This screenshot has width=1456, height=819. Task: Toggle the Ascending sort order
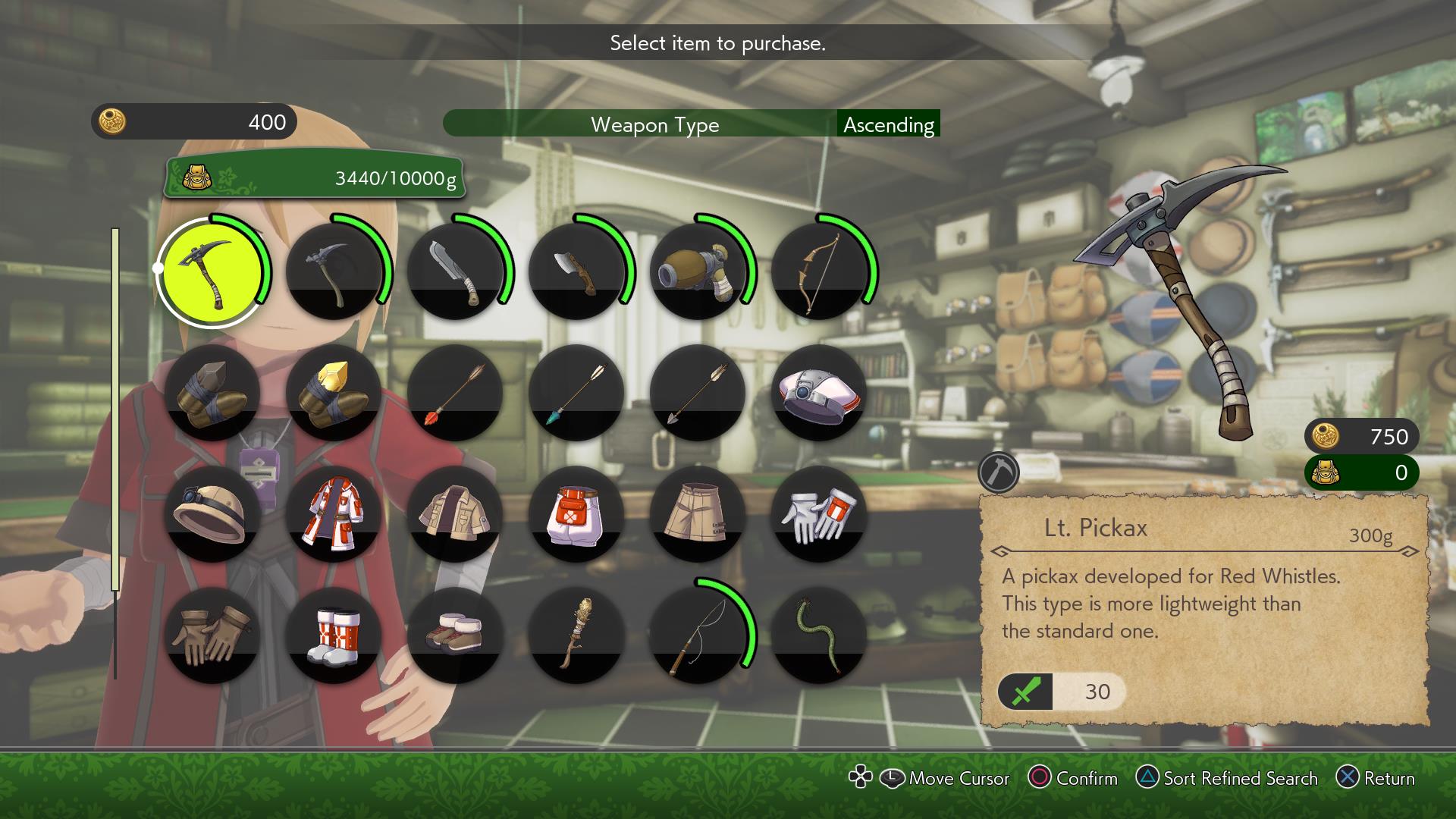tap(888, 124)
